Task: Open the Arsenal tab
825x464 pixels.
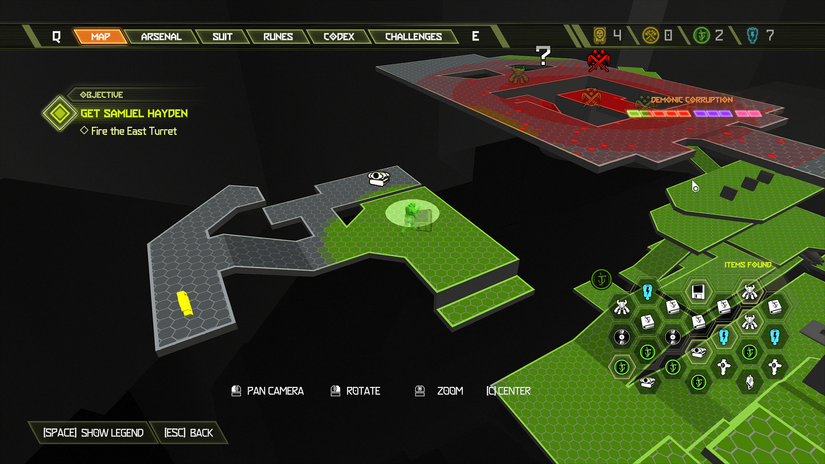Action: tap(160, 37)
